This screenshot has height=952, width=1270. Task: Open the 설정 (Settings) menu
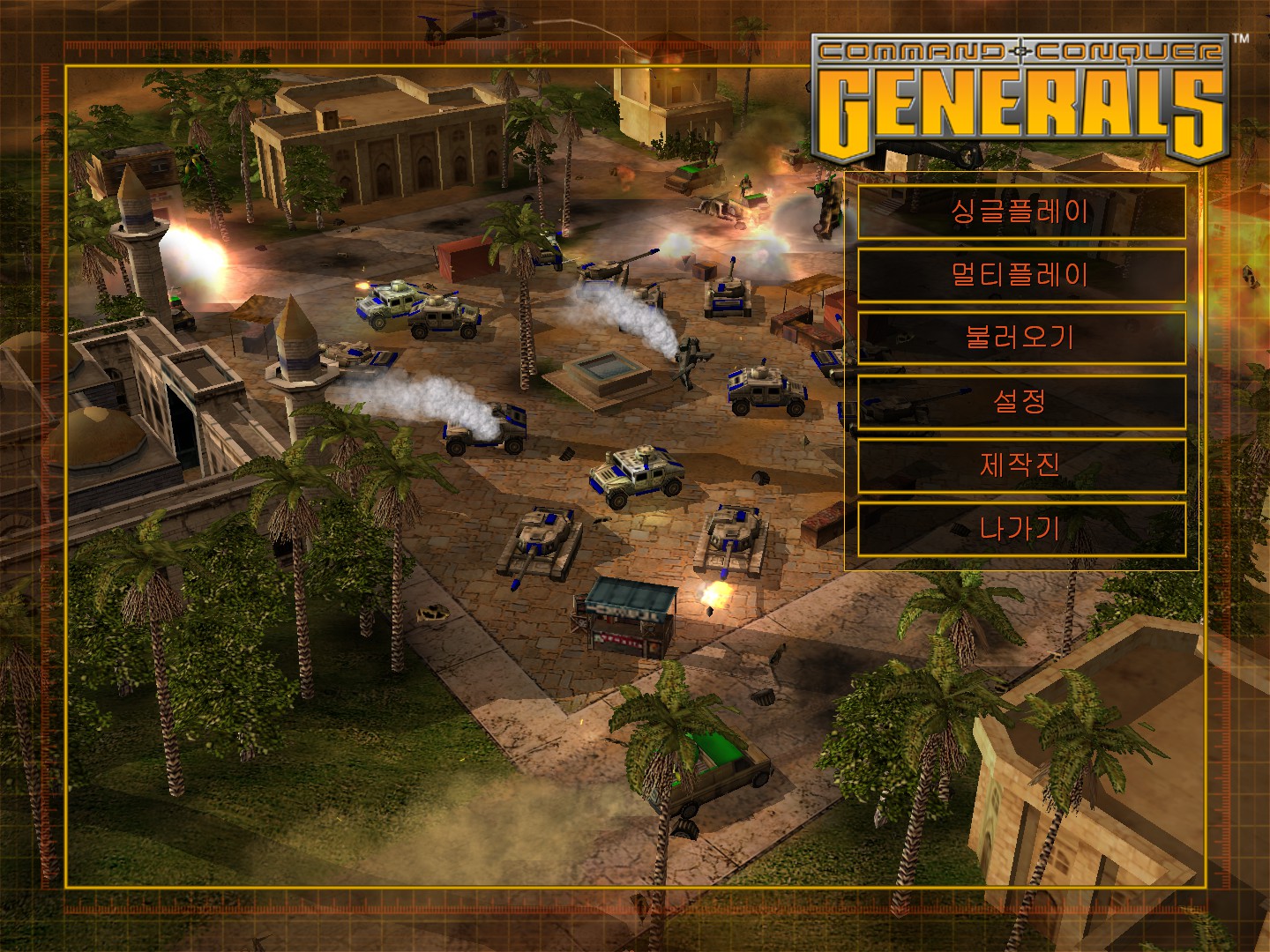(x=1021, y=402)
